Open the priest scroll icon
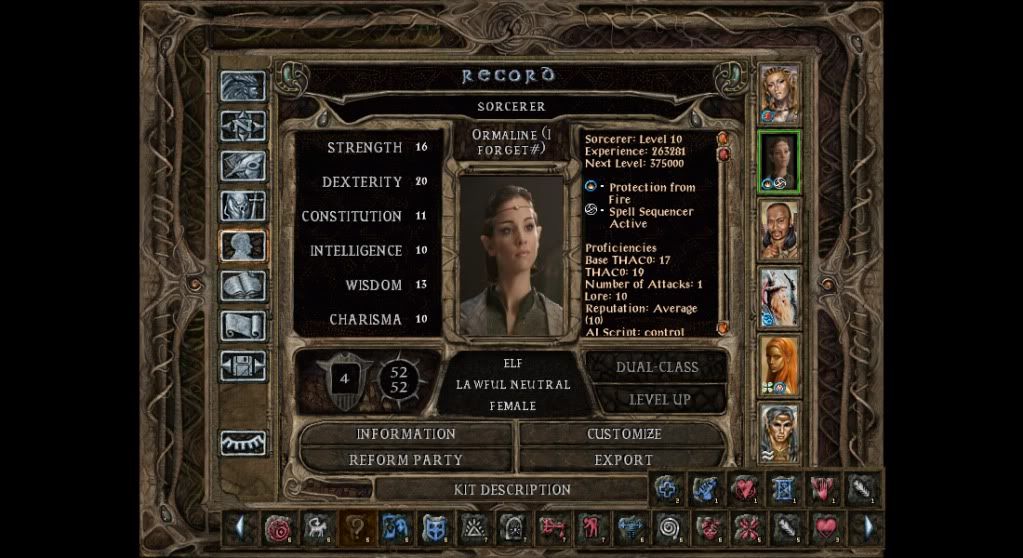This screenshot has width=1023, height=558. [243, 326]
